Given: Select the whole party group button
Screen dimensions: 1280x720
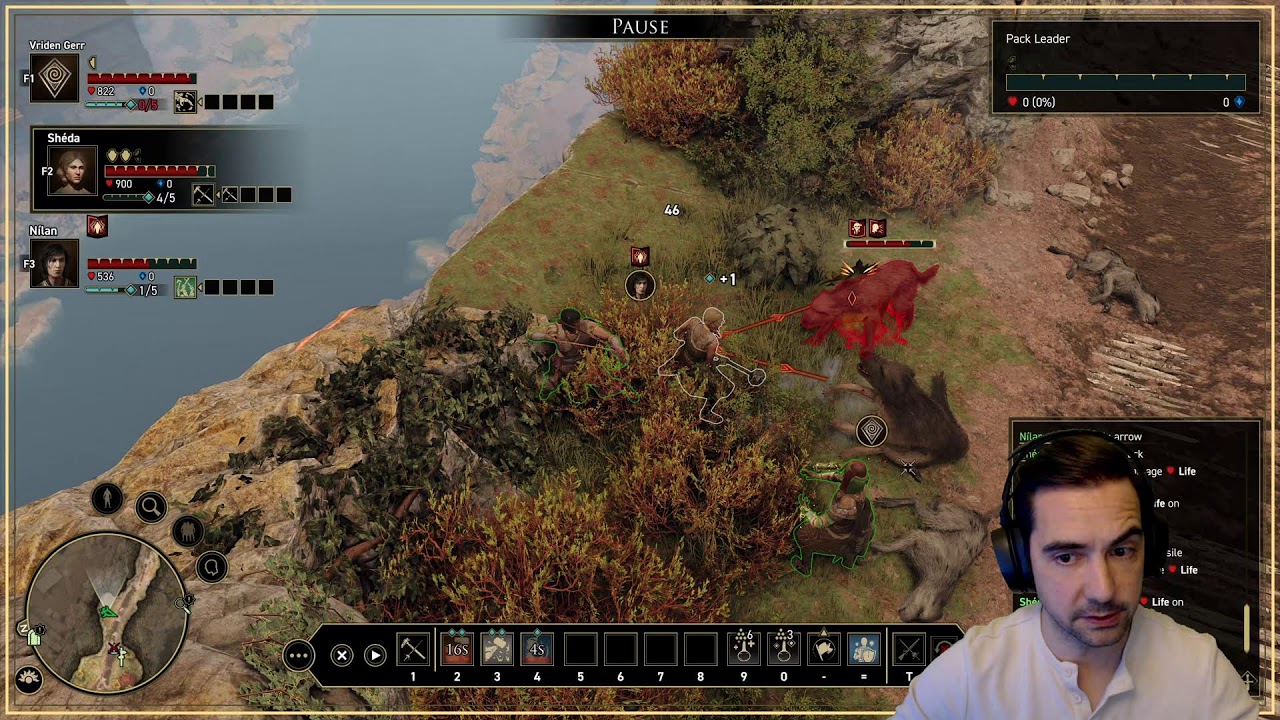Looking at the screenshot, I should coord(187,531).
